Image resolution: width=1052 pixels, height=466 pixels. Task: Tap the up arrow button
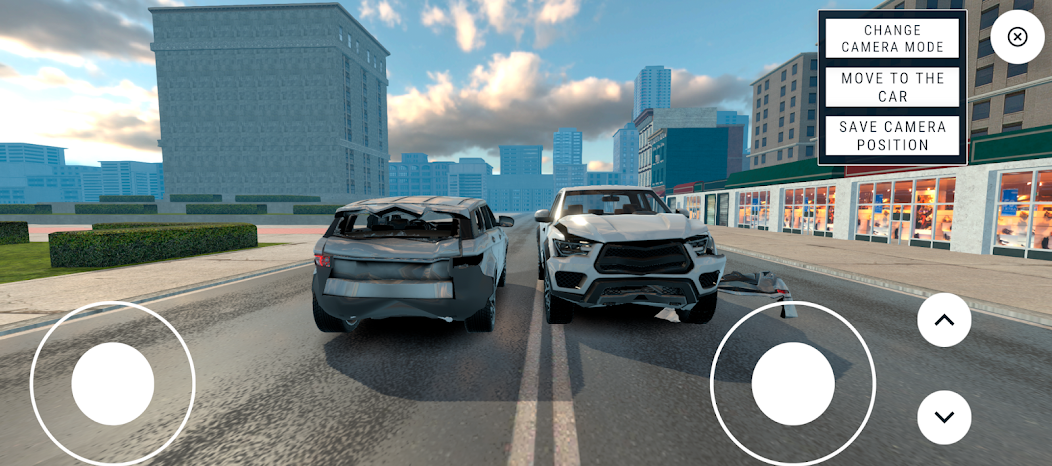click(x=944, y=320)
